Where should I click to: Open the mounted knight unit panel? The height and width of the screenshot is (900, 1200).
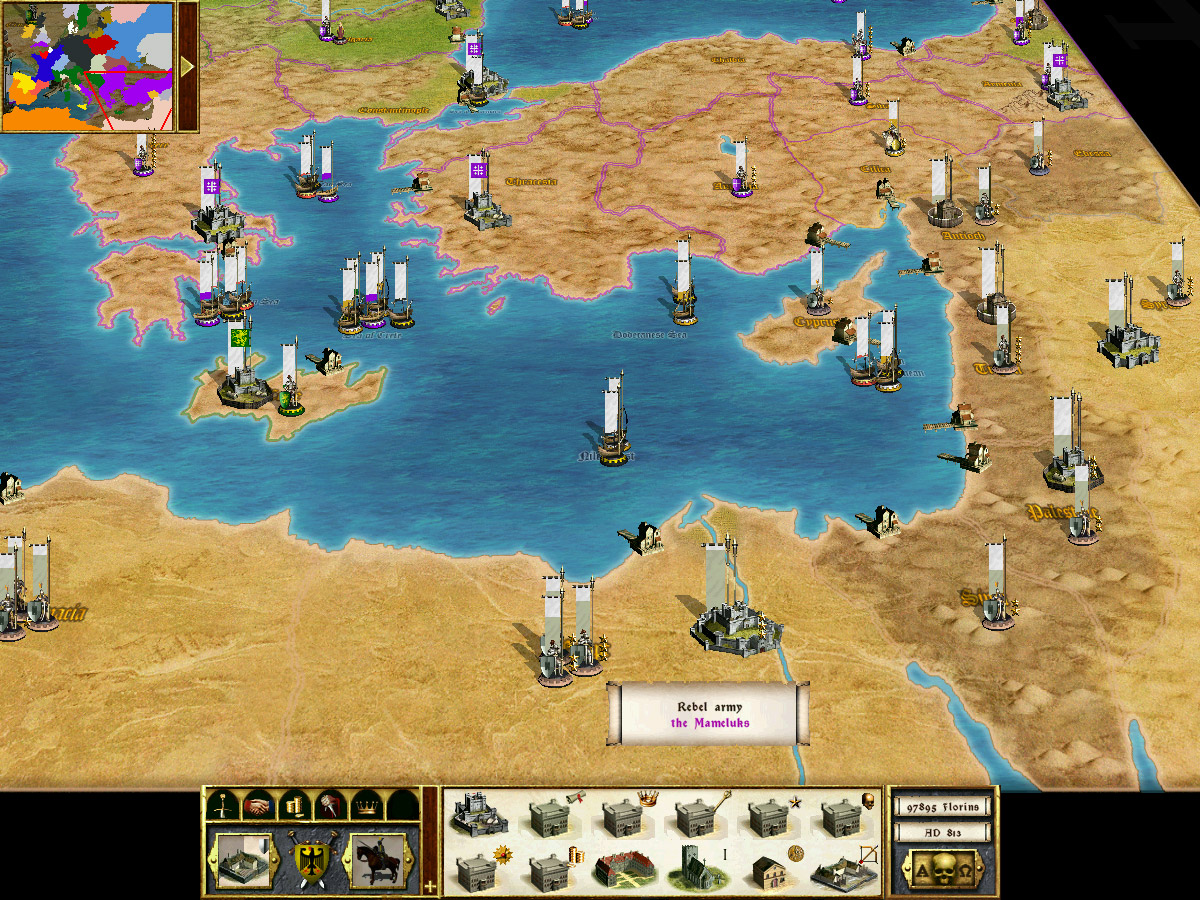378,860
